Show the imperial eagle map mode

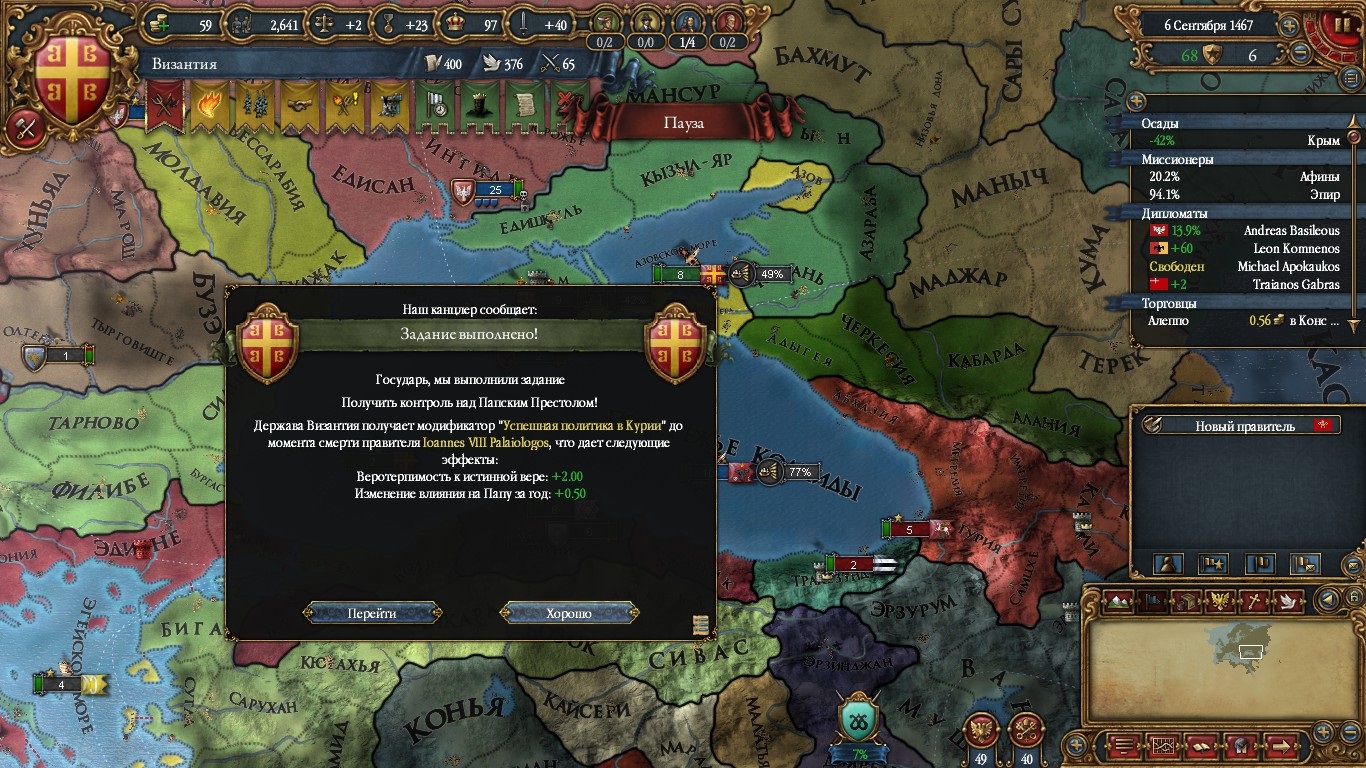click(1221, 601)
